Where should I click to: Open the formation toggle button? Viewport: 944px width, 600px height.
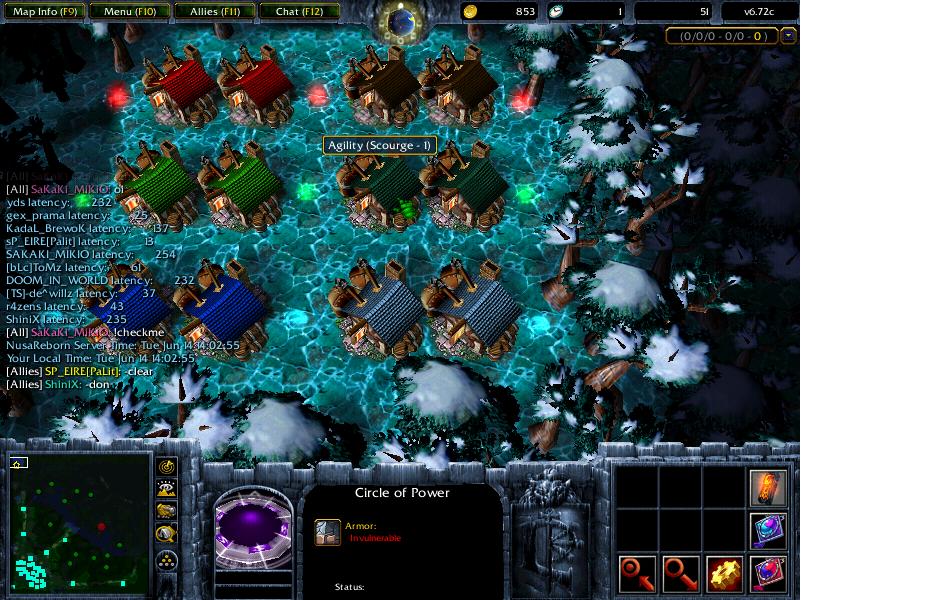(167, 559)
